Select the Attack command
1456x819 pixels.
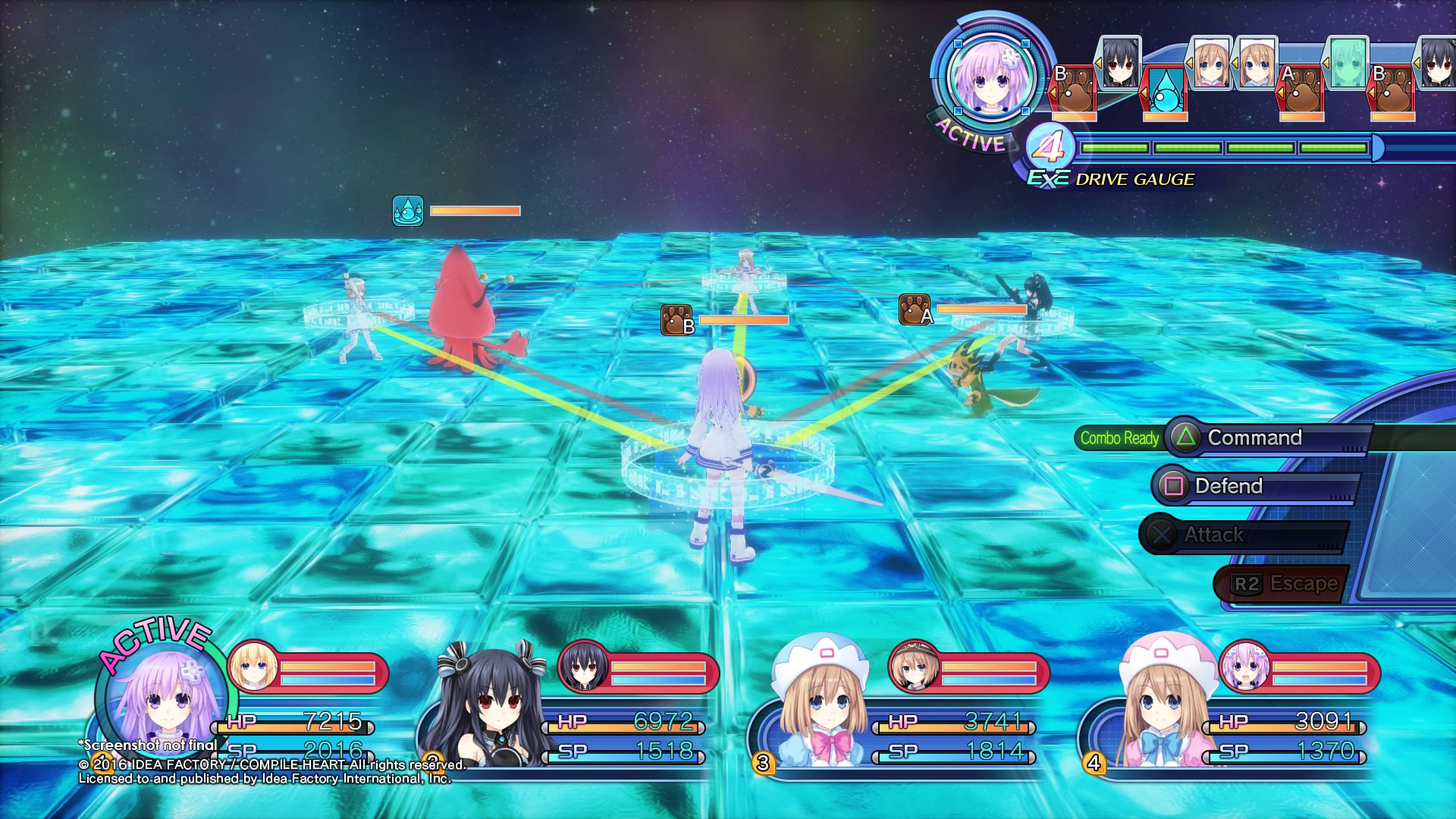1213,535
